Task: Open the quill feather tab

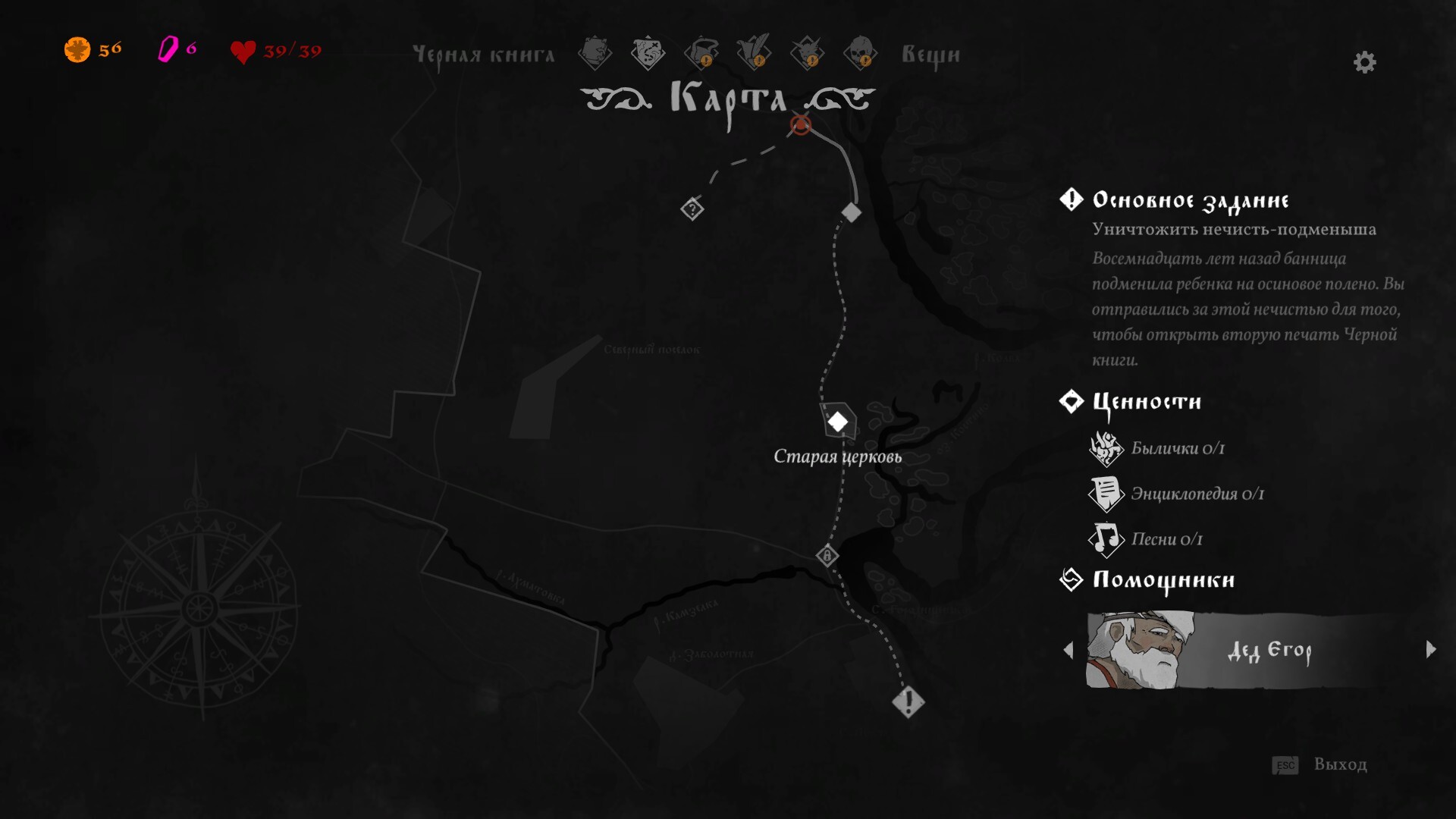Action: coord(754,53)
